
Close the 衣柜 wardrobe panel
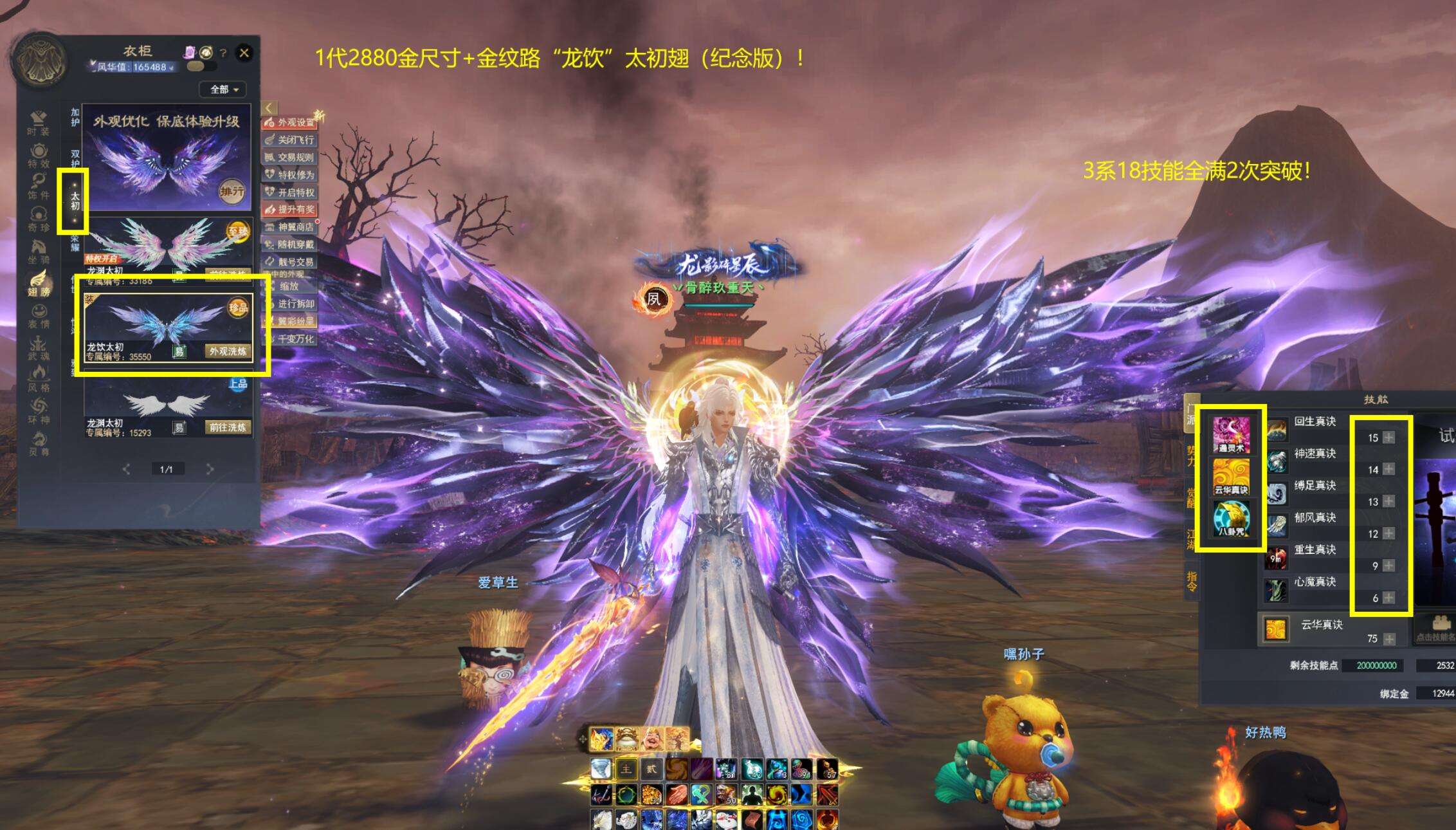click(x=244, y=53)
